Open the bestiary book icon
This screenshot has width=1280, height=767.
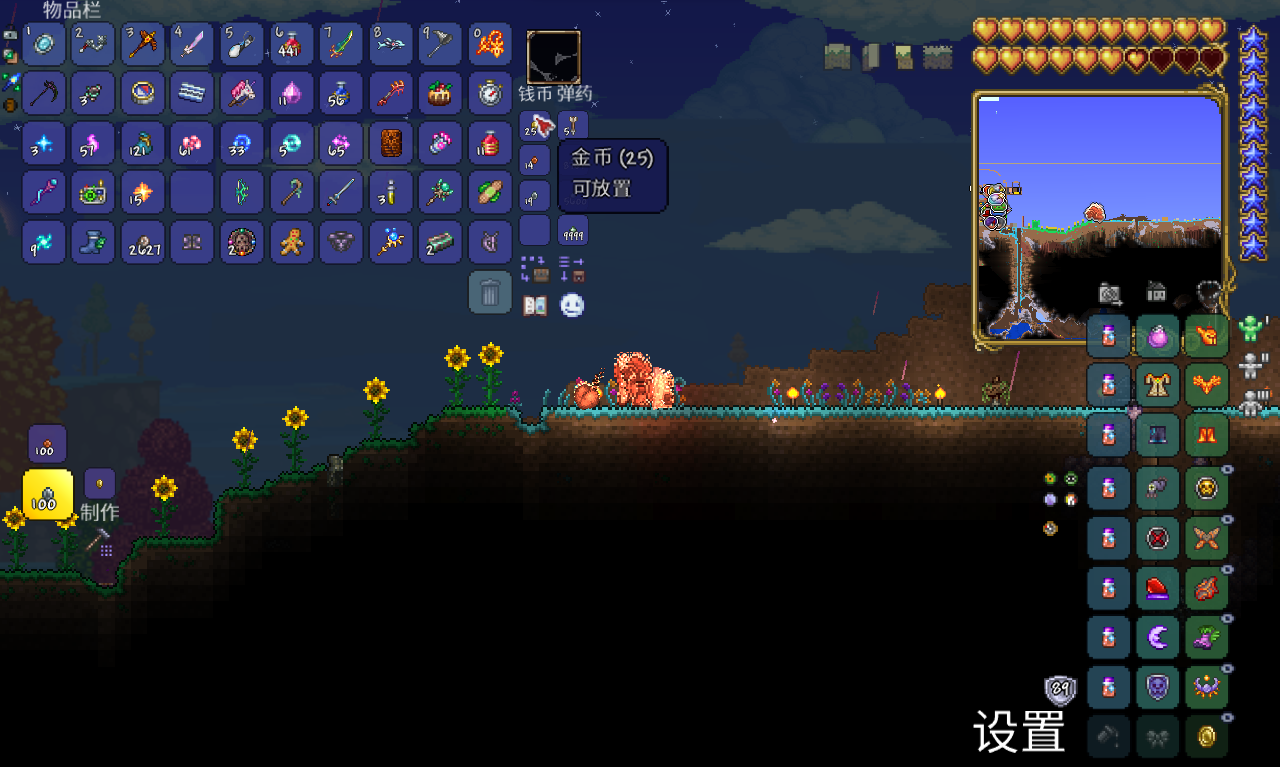(535, 306)
